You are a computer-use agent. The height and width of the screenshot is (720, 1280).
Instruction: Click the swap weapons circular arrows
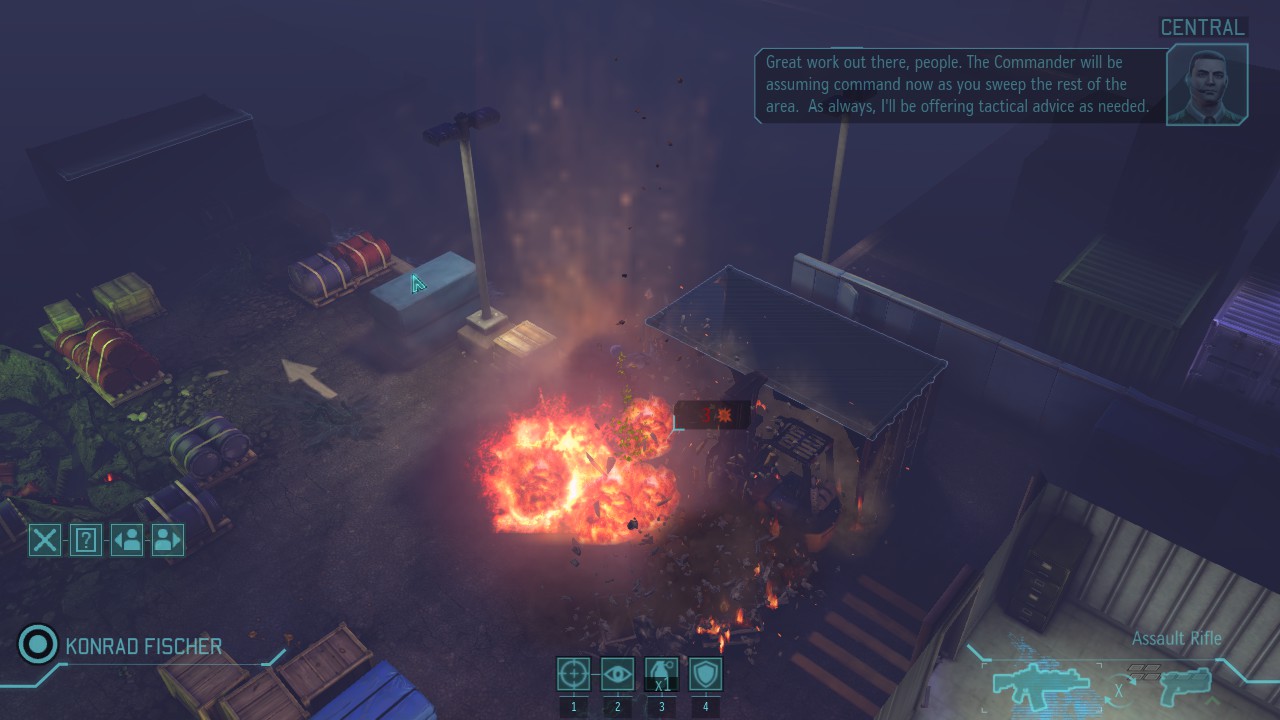click(x=1120, y=688)
